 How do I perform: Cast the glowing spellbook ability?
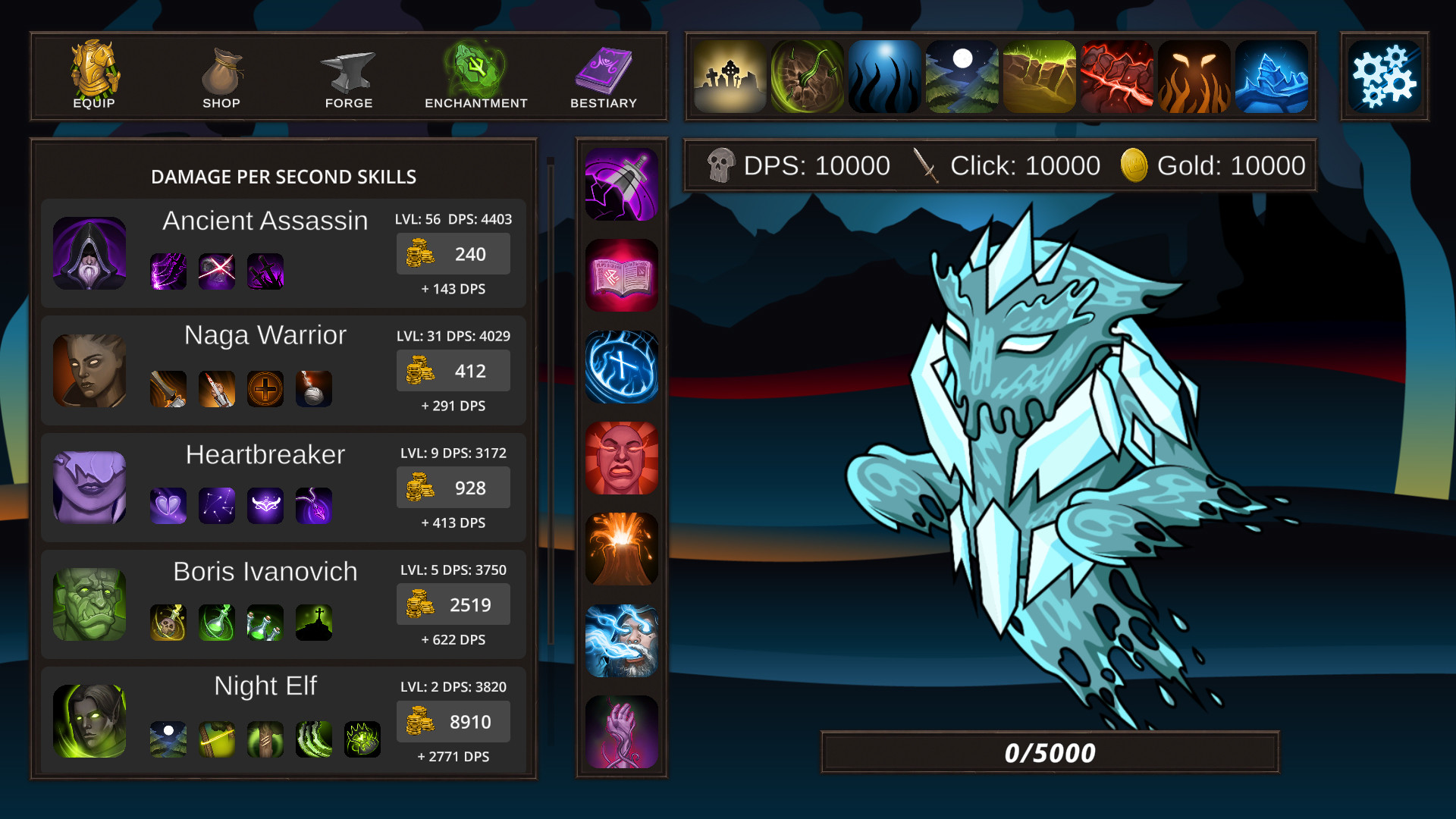coord(622,275)
